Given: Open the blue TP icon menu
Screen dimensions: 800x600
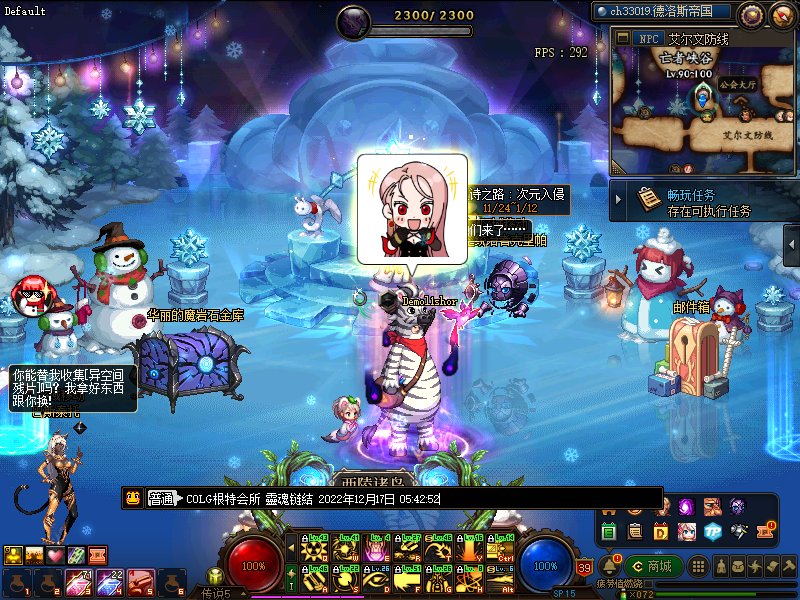Looking at the screenshot, I should 712,531.
